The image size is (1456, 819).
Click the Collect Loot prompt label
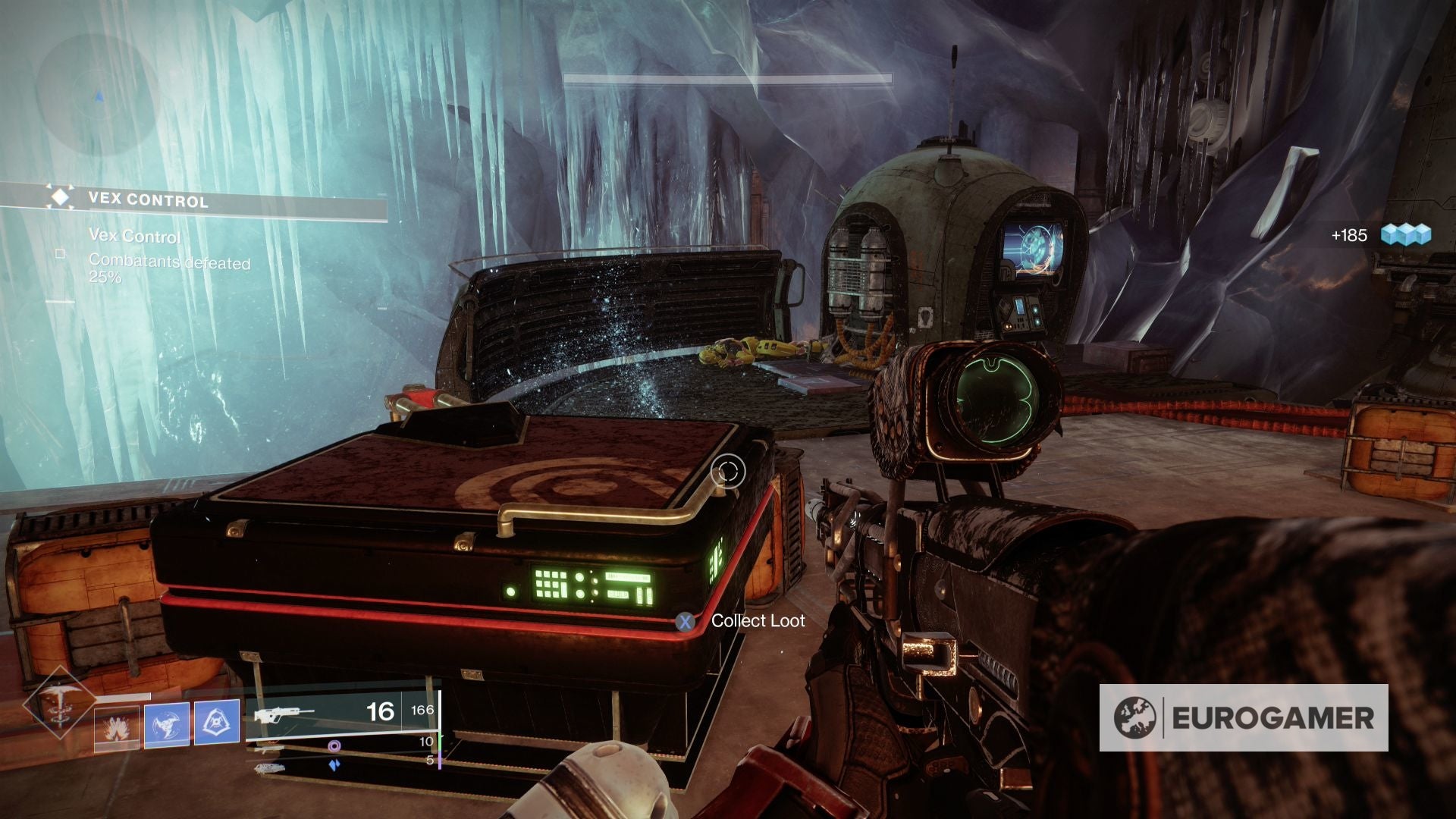pyautogui.click(x=758, y=621)
